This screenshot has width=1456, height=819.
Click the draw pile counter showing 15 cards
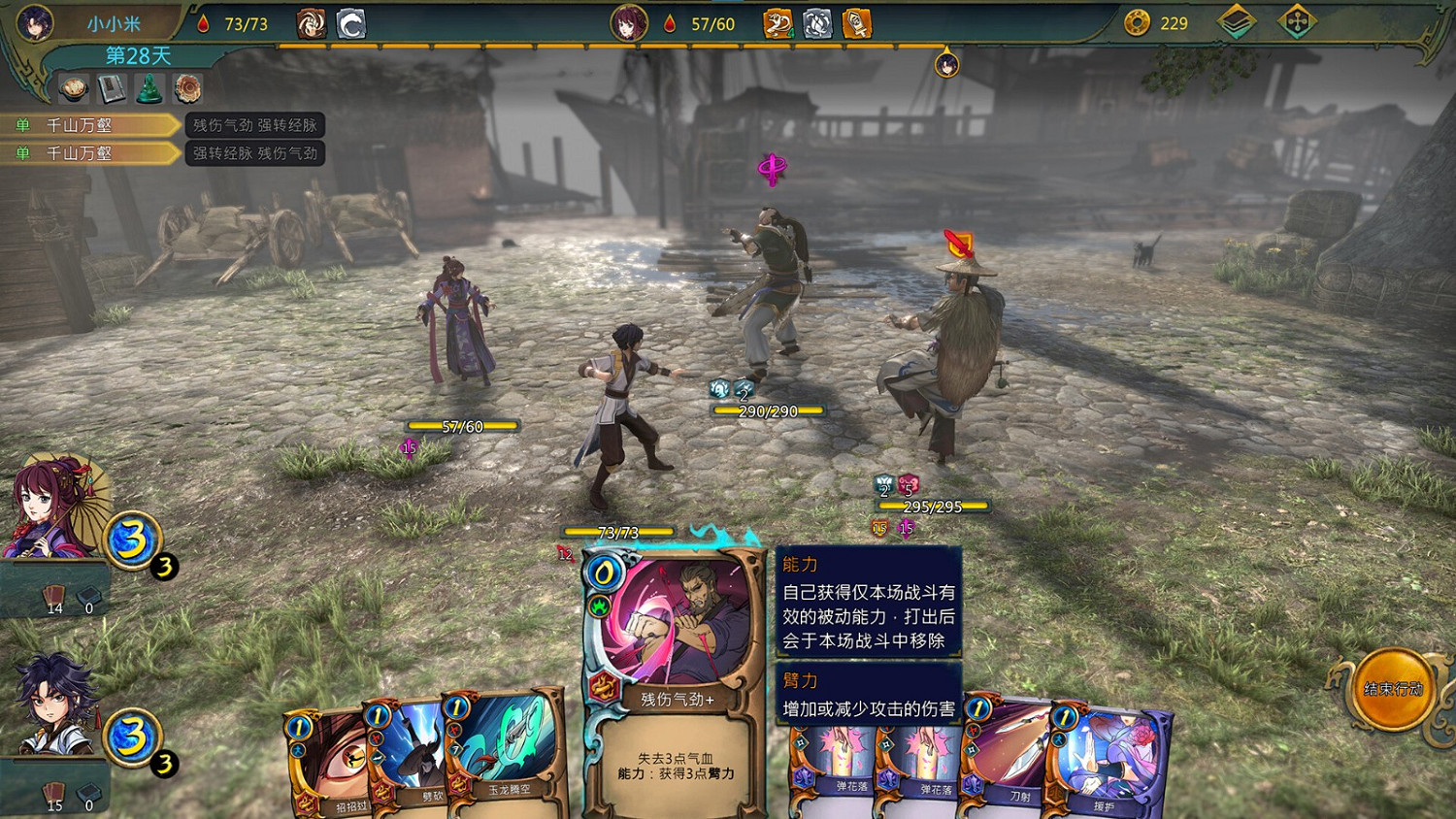pos(53,796)
